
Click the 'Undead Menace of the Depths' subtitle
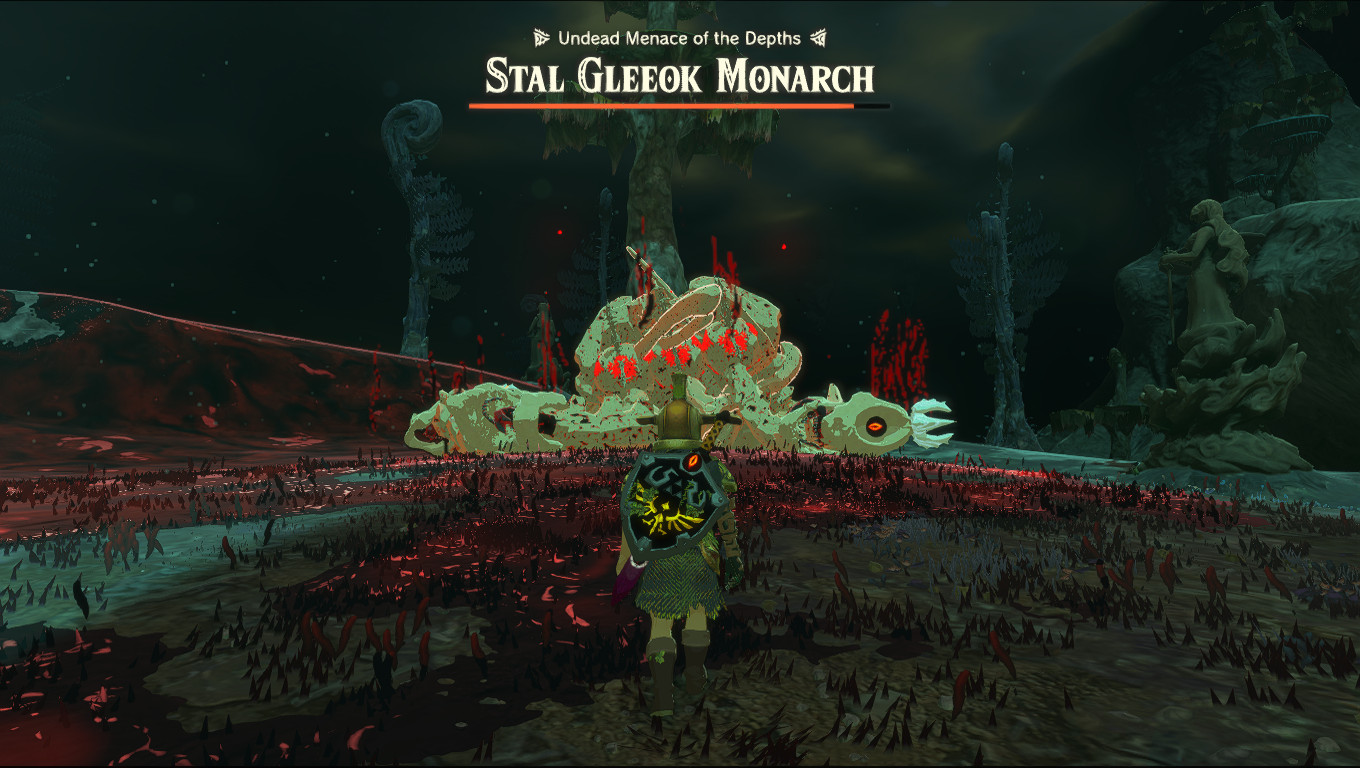point(679,39)
